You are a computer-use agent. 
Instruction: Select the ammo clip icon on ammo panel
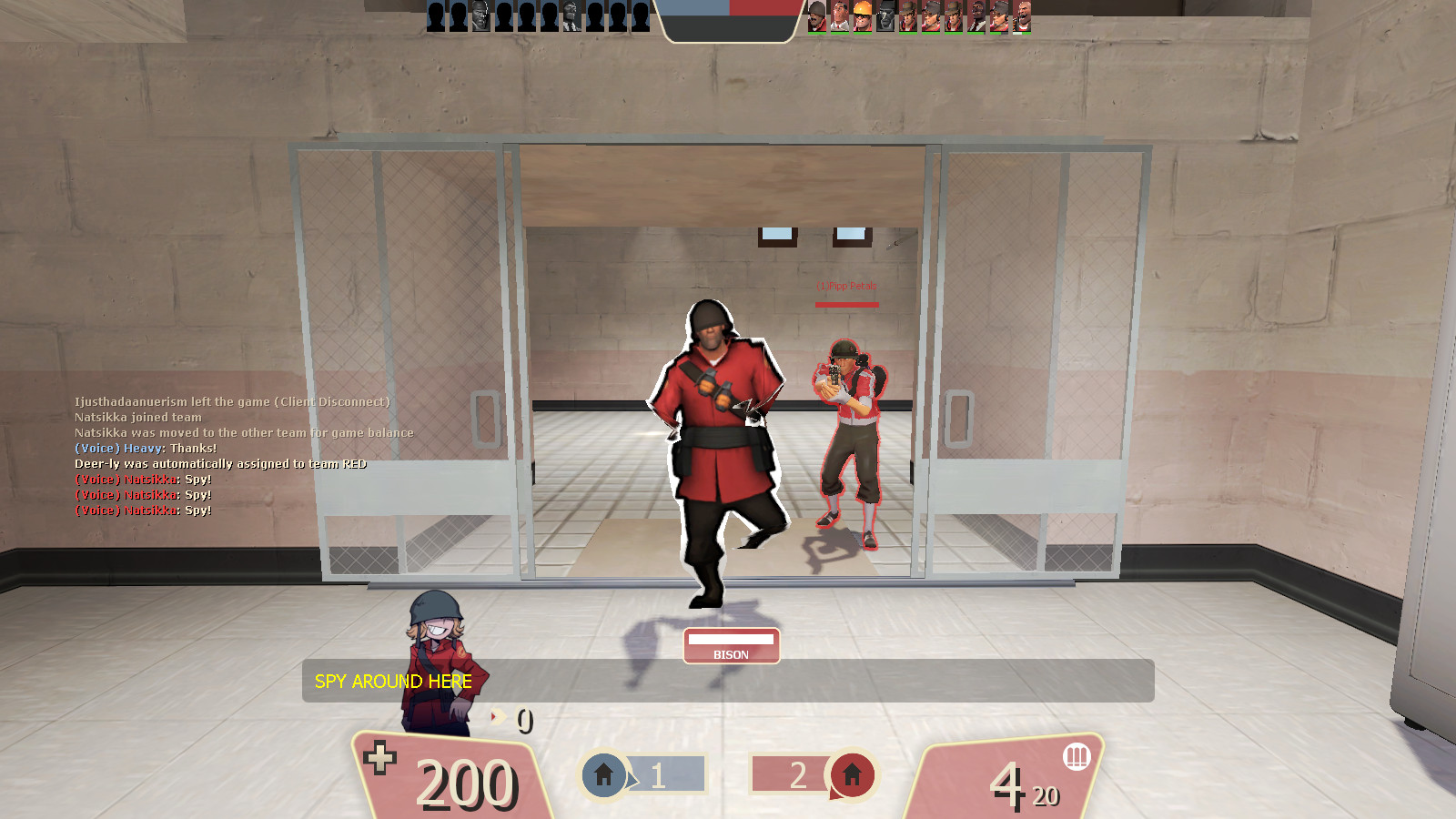tap(1077, 754)
